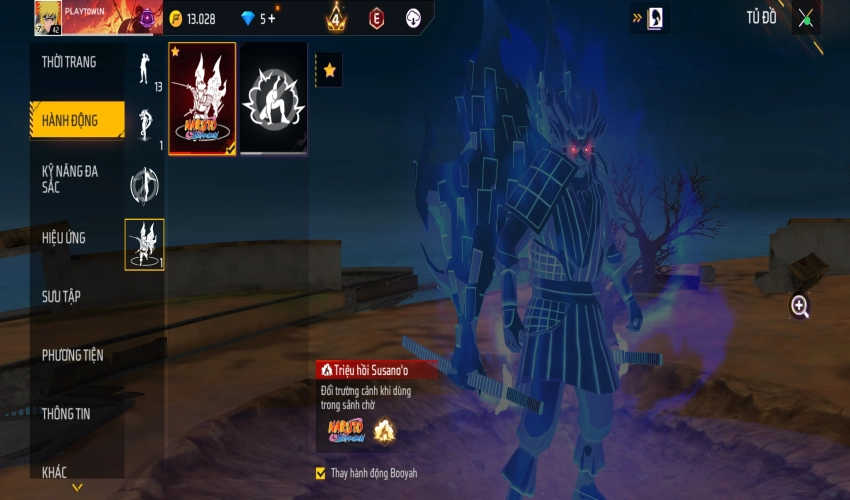Select the Hành Động category
This screenshot has width=850, height=500.
click(70, 121)
